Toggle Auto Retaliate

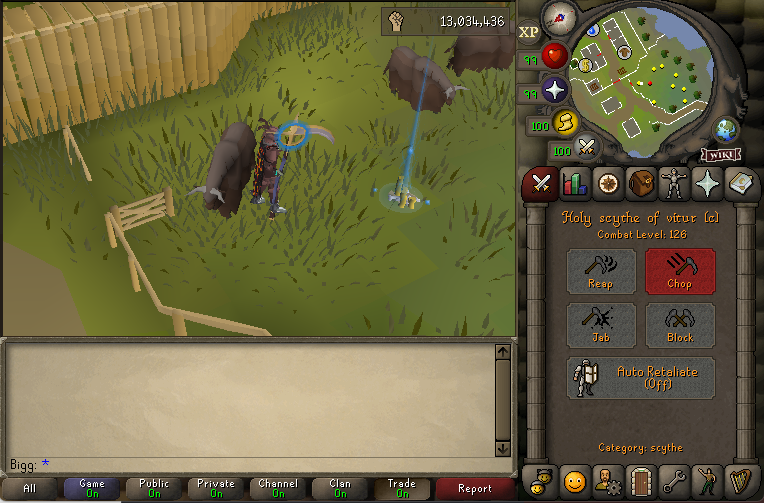click(x=641, y=378)
